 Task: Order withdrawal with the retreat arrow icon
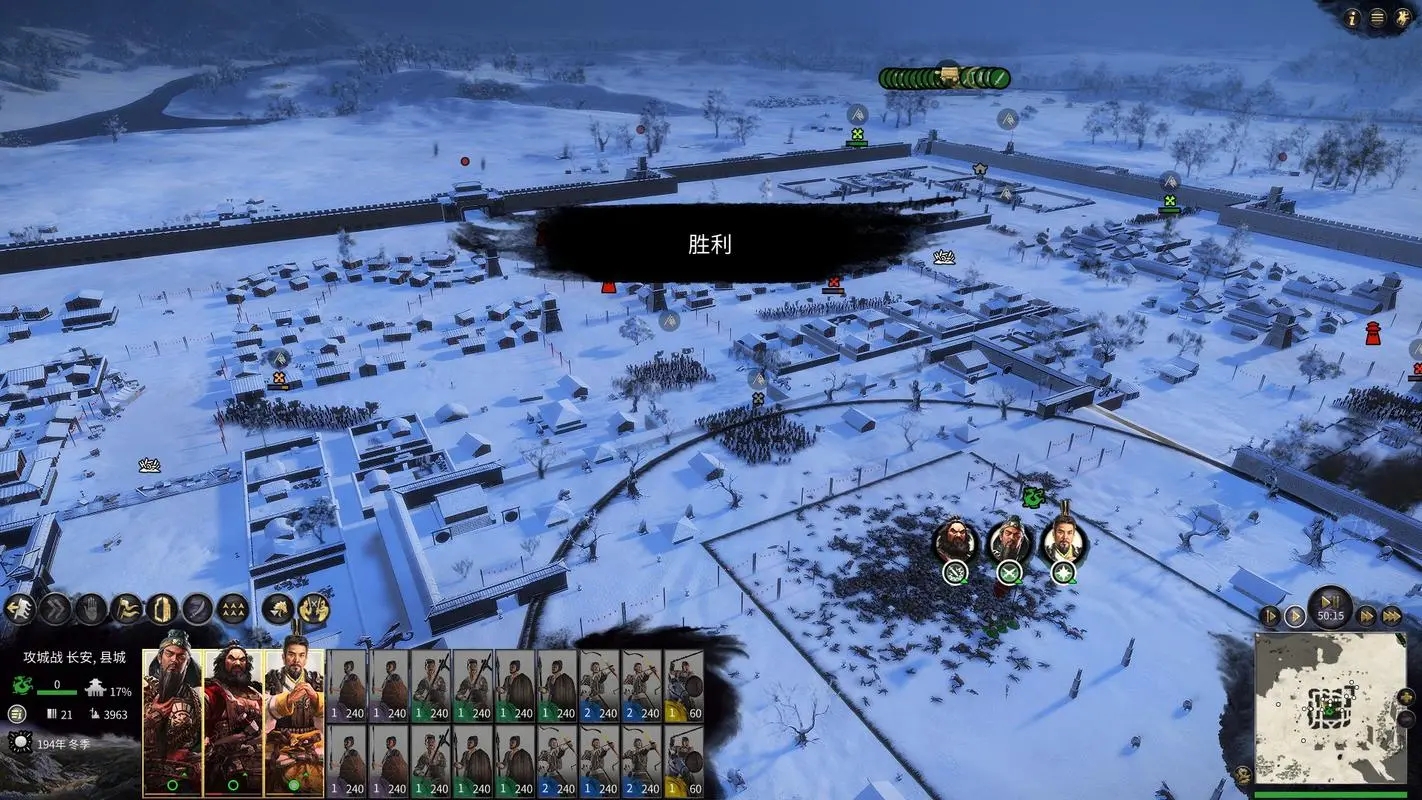19,608
